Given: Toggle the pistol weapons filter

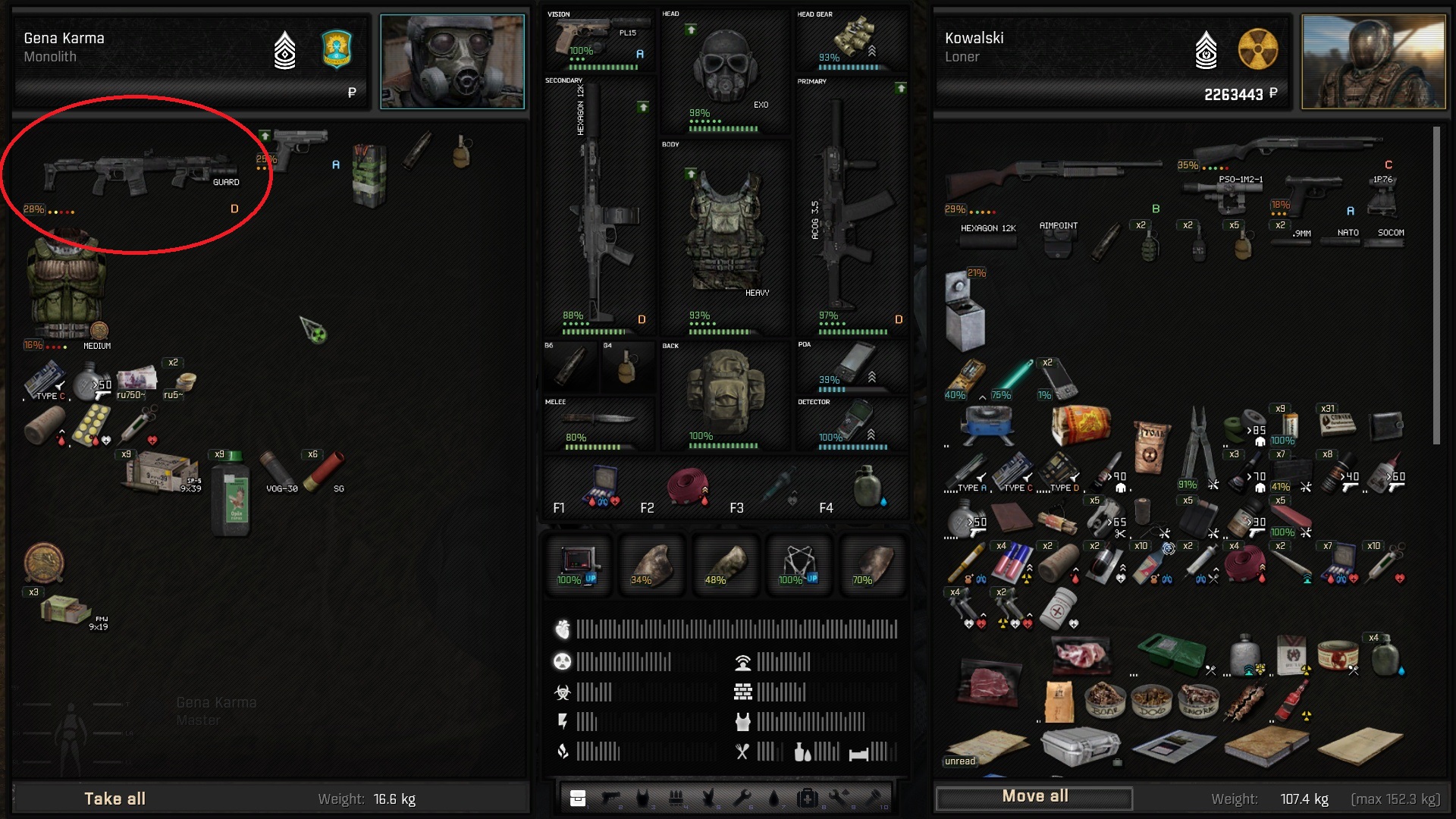Looking at the screenshot, I should (x=610, y=796).
